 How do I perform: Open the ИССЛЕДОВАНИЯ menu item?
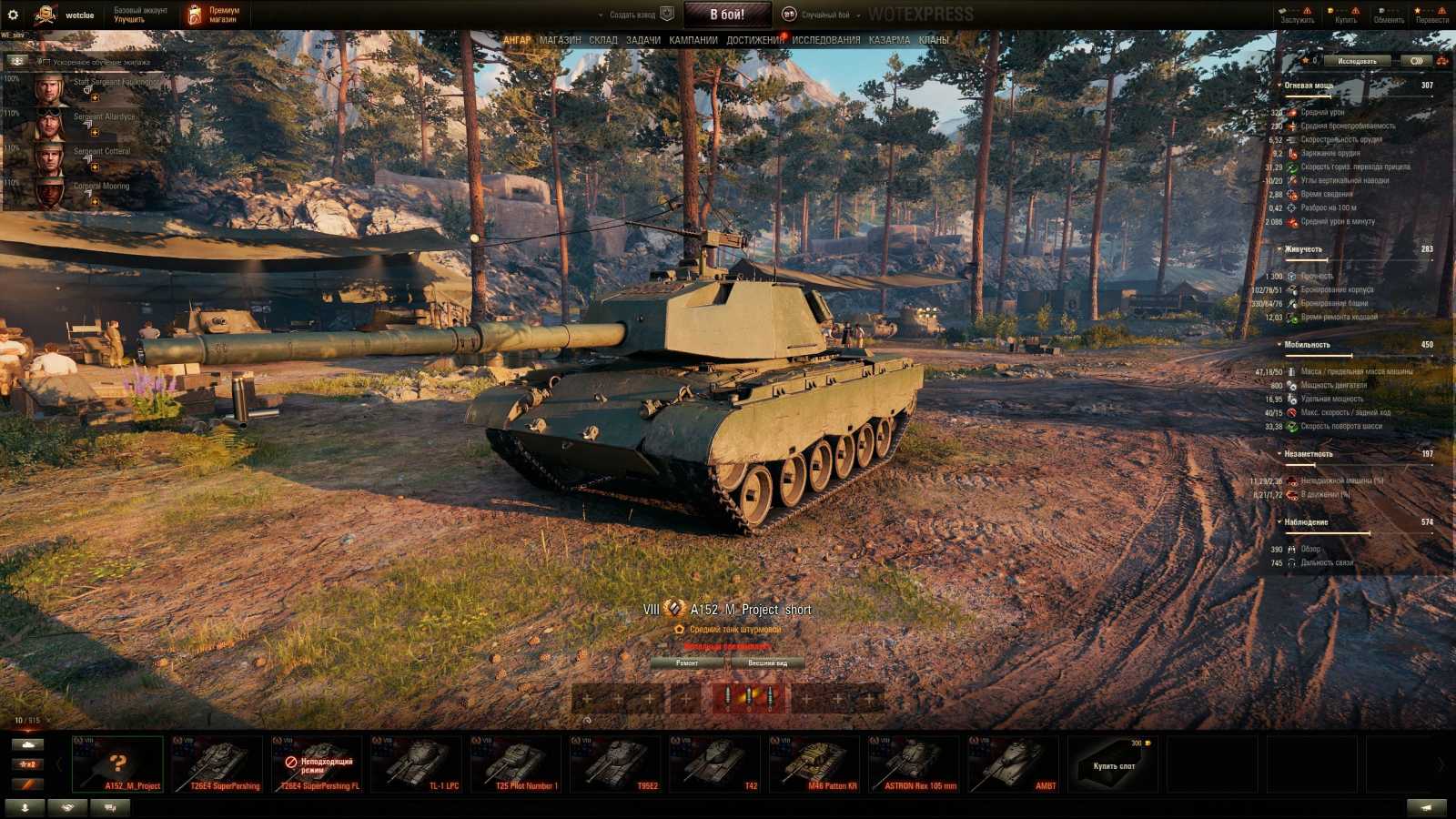[x=825, y=40]
